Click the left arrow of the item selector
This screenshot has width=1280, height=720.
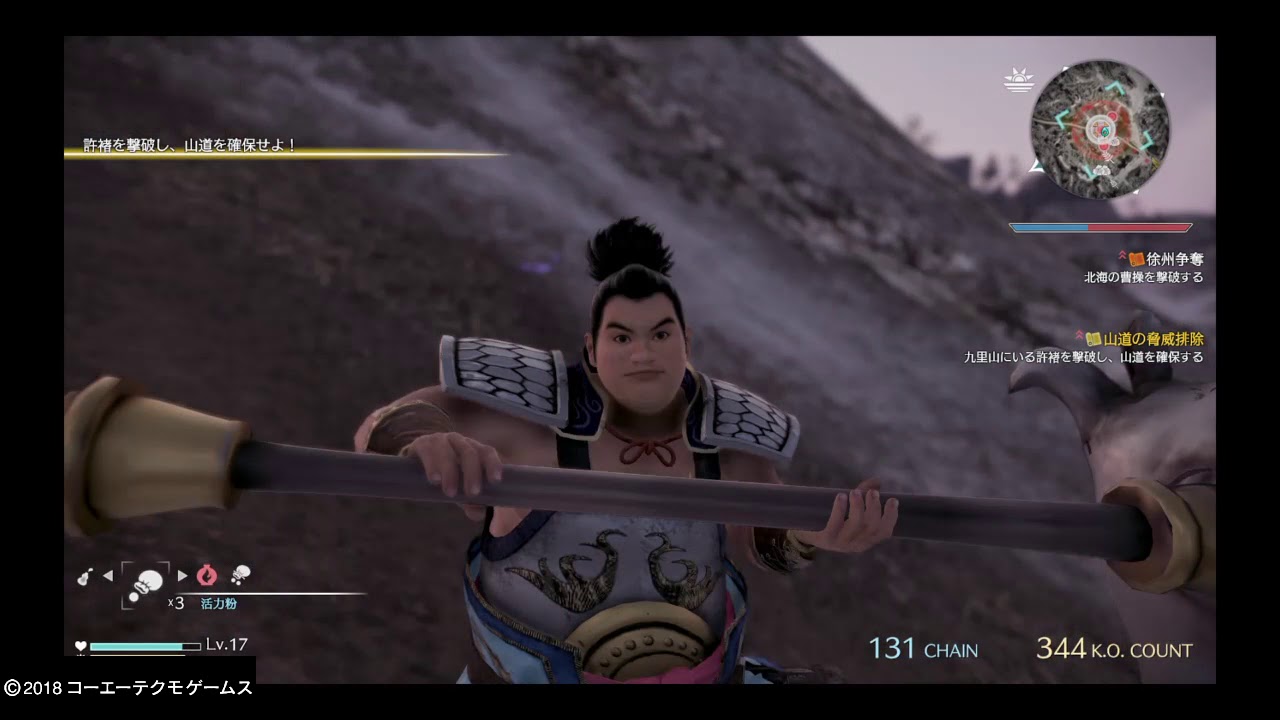(x=108, y=575)
